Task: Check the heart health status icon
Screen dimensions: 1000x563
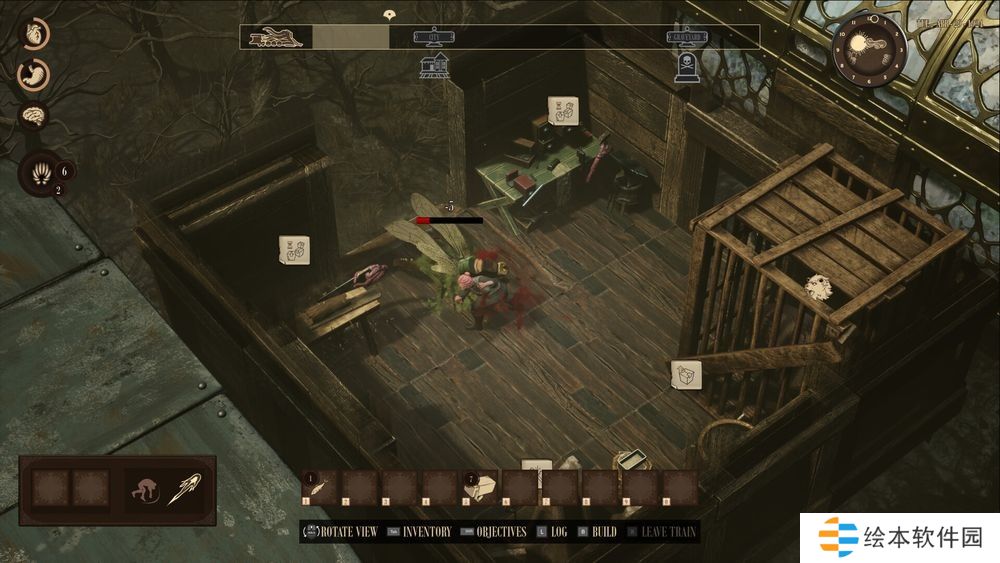Action: [x=35, y=33]
